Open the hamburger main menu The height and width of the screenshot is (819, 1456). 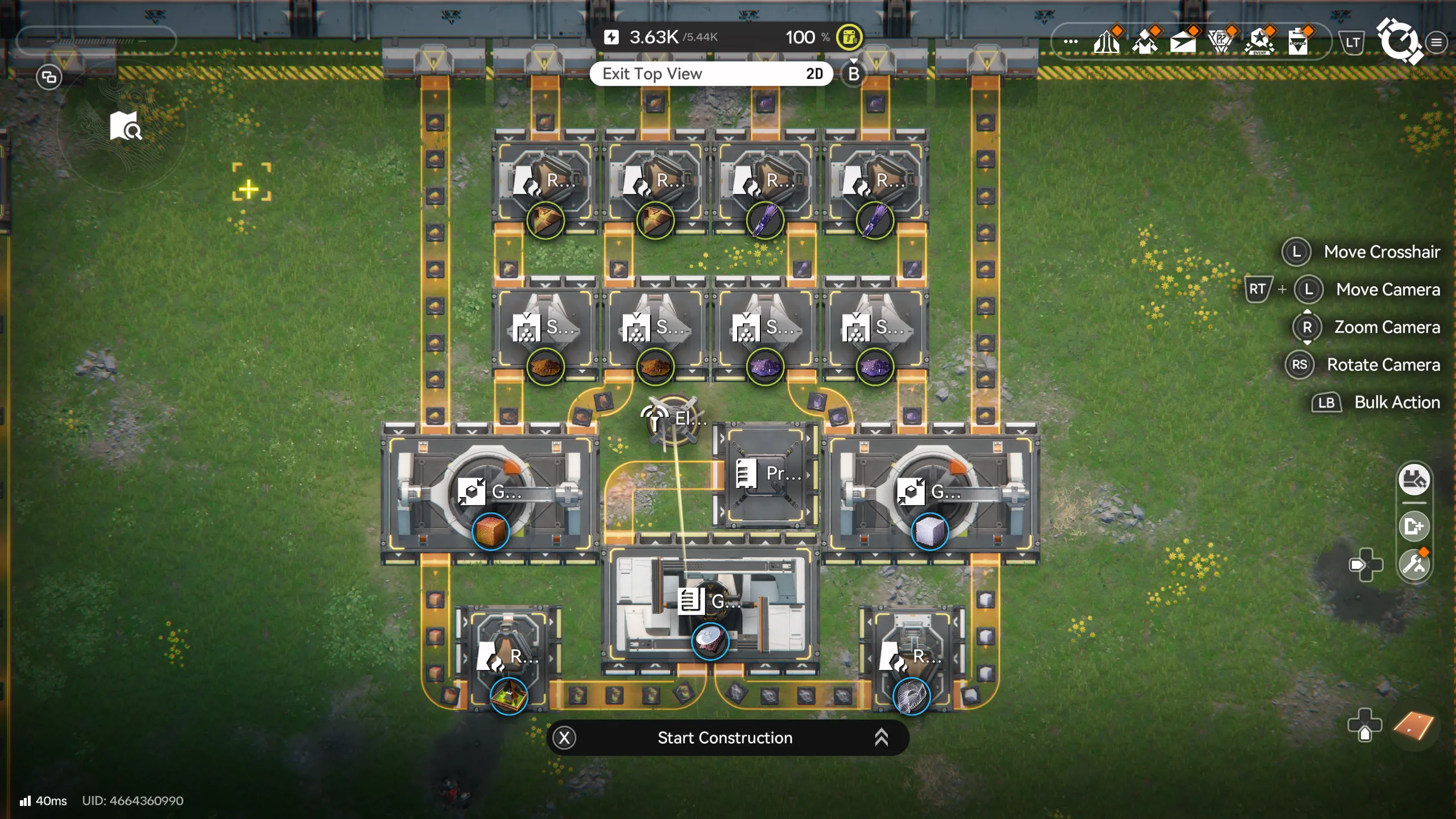1437,43
